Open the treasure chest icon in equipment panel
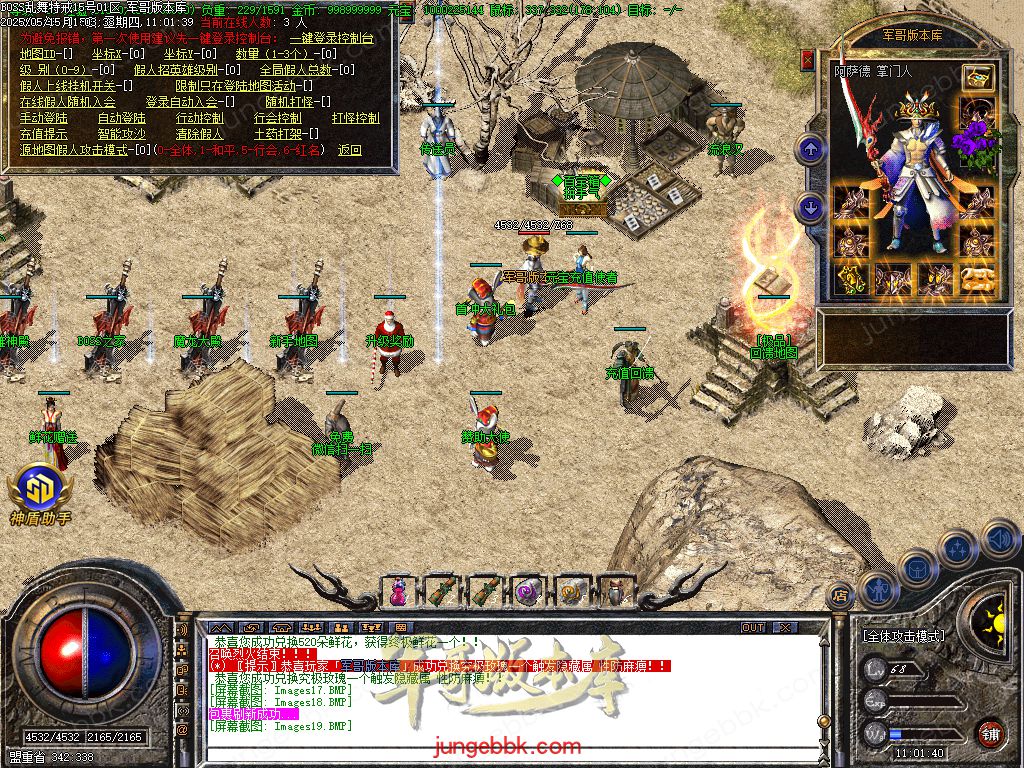 [977, 77]
